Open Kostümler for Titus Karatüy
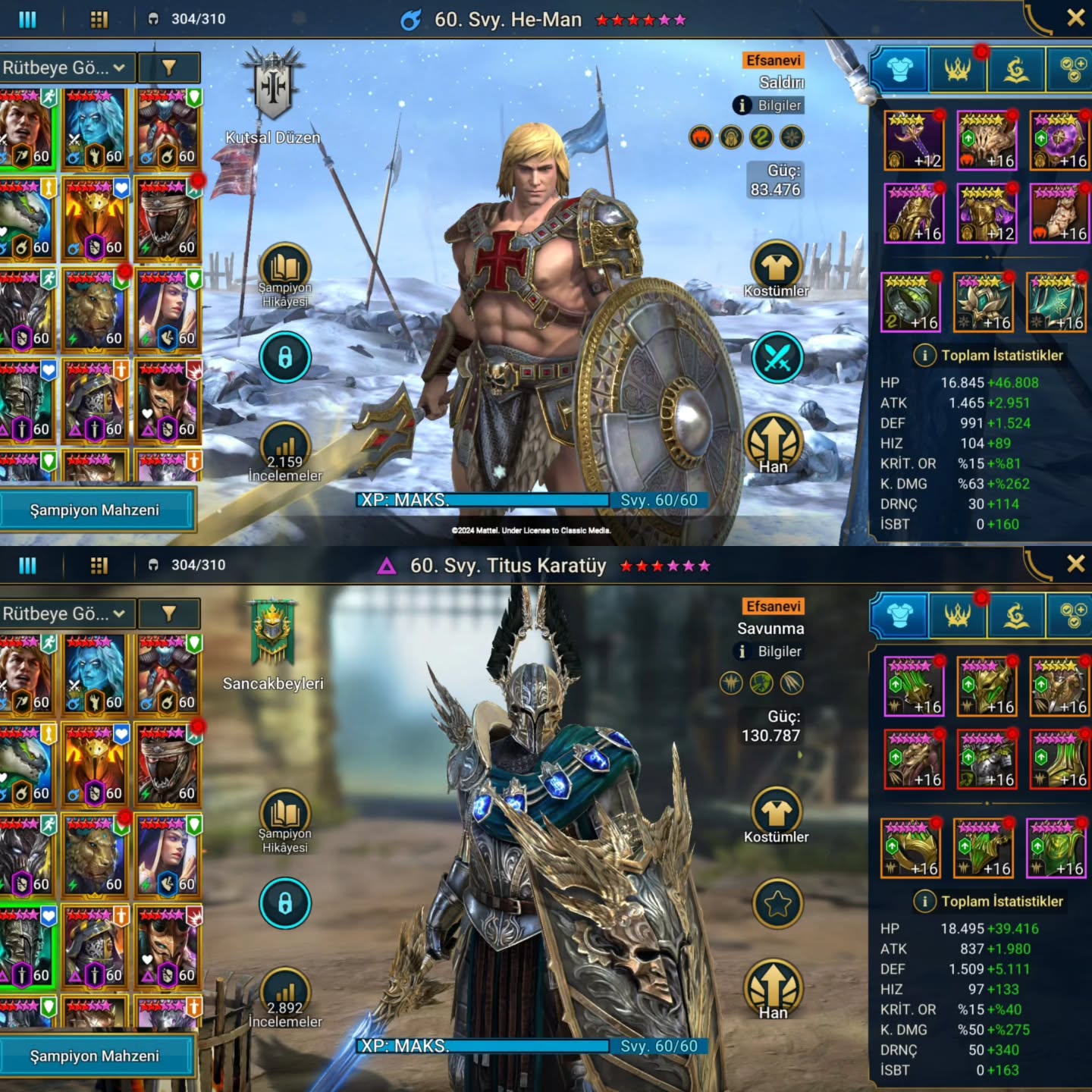 [x=777, y=814]
